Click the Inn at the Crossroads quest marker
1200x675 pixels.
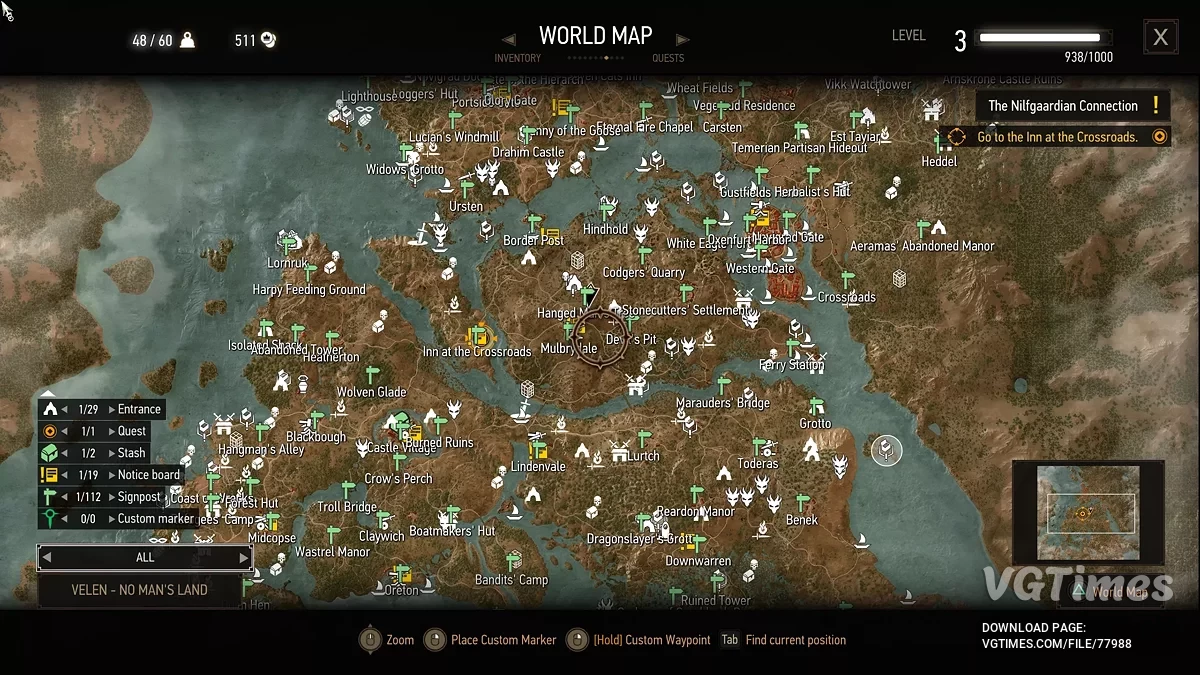478,334
